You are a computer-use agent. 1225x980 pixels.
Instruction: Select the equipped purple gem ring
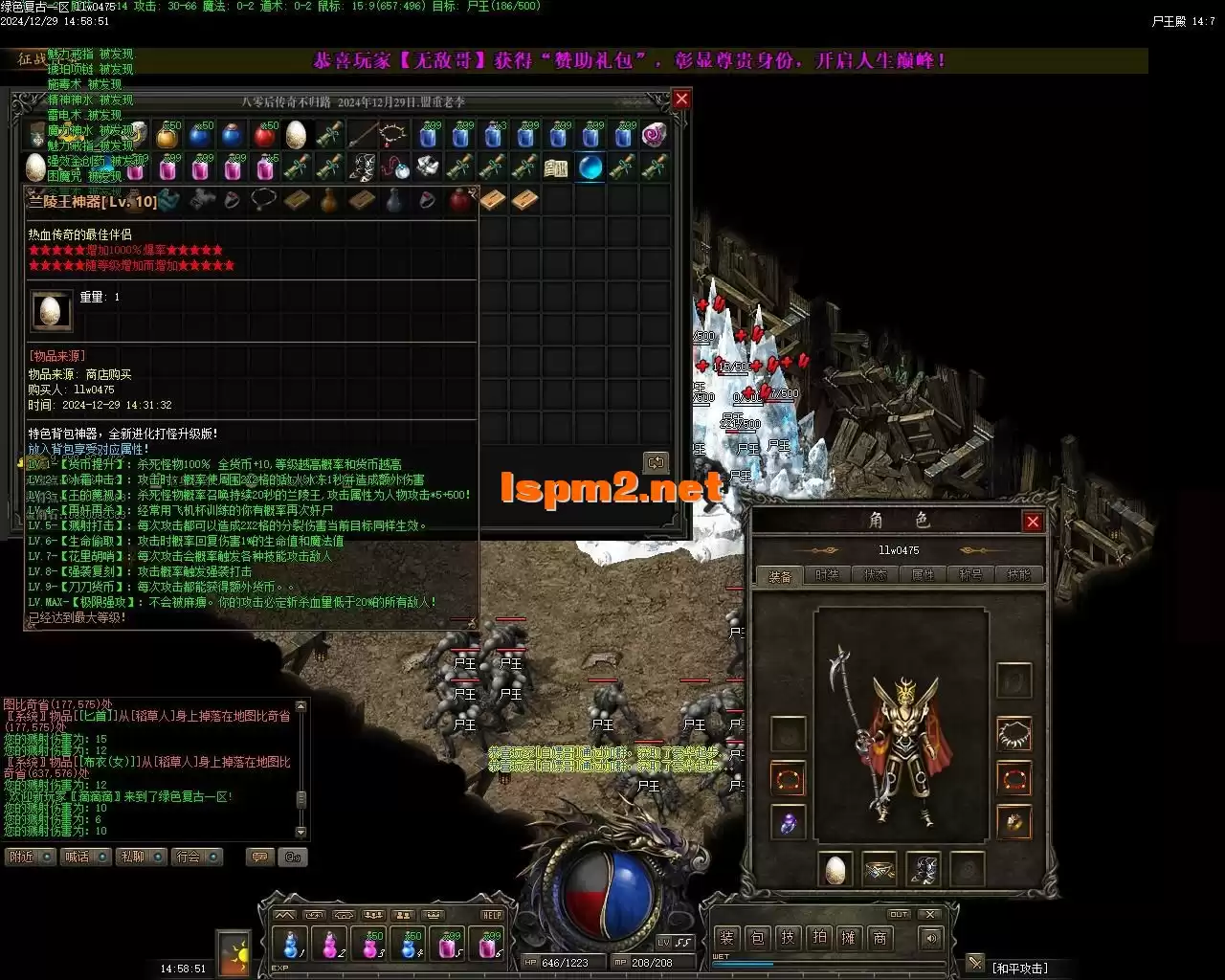pyautogui.click(x=789, y=823)
